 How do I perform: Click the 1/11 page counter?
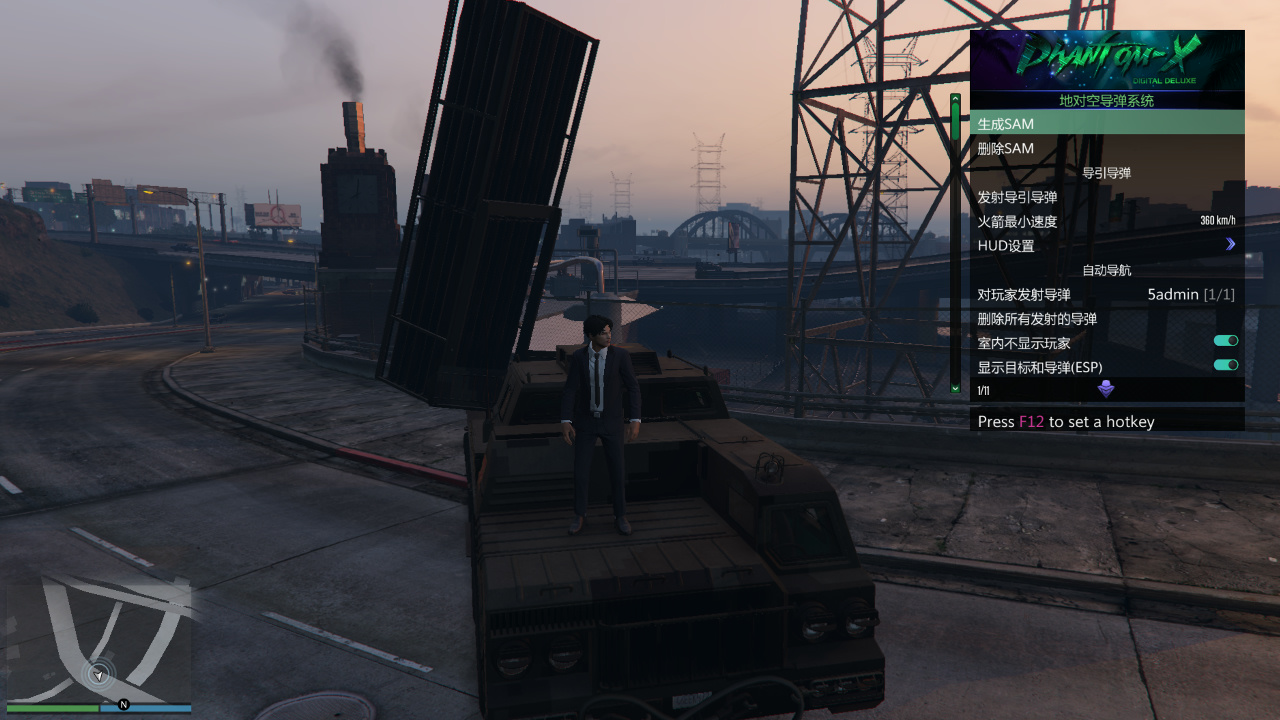pos(982,390)
